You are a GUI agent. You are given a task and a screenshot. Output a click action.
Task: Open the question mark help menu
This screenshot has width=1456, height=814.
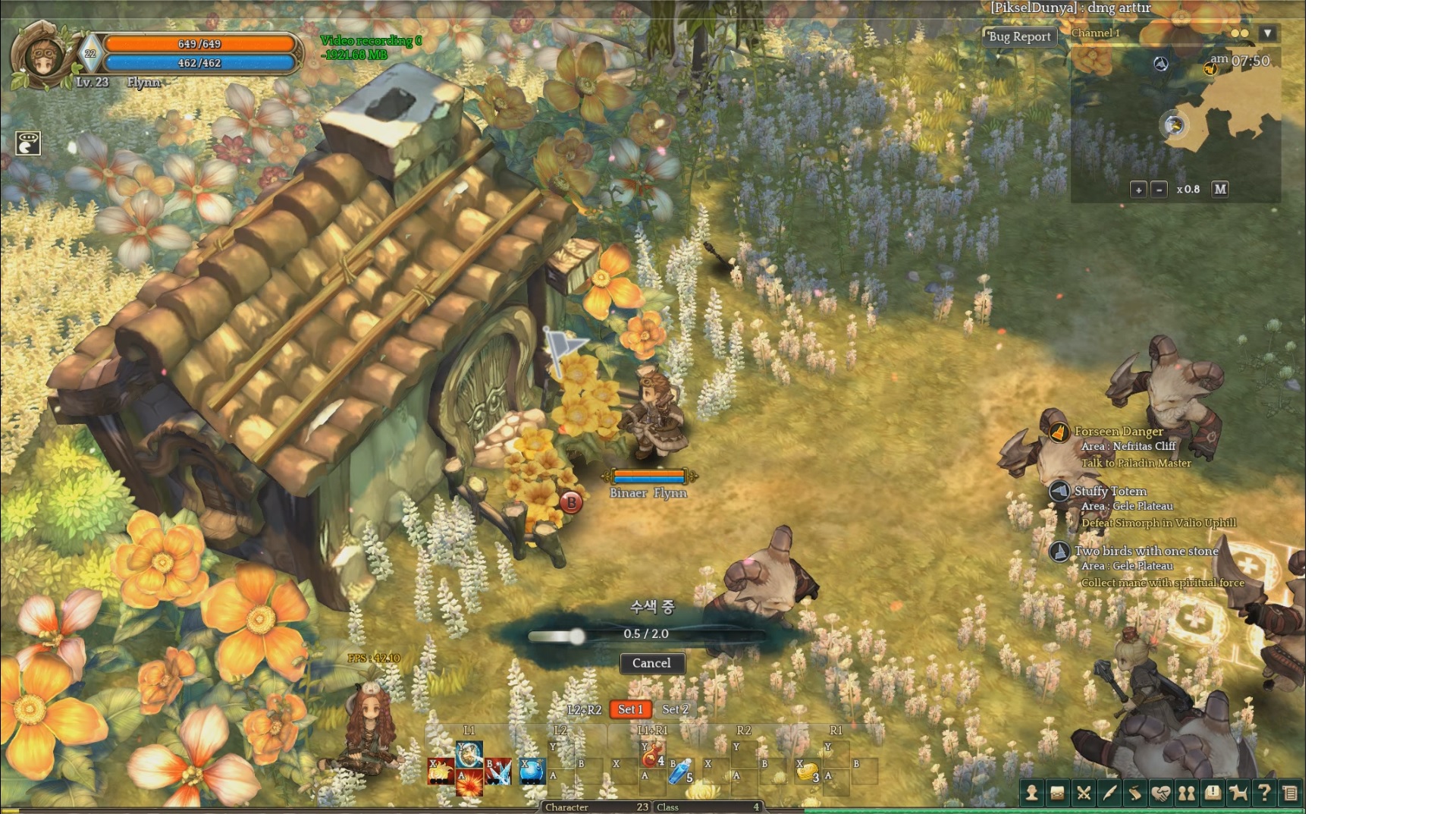[x=1264, y=794]
